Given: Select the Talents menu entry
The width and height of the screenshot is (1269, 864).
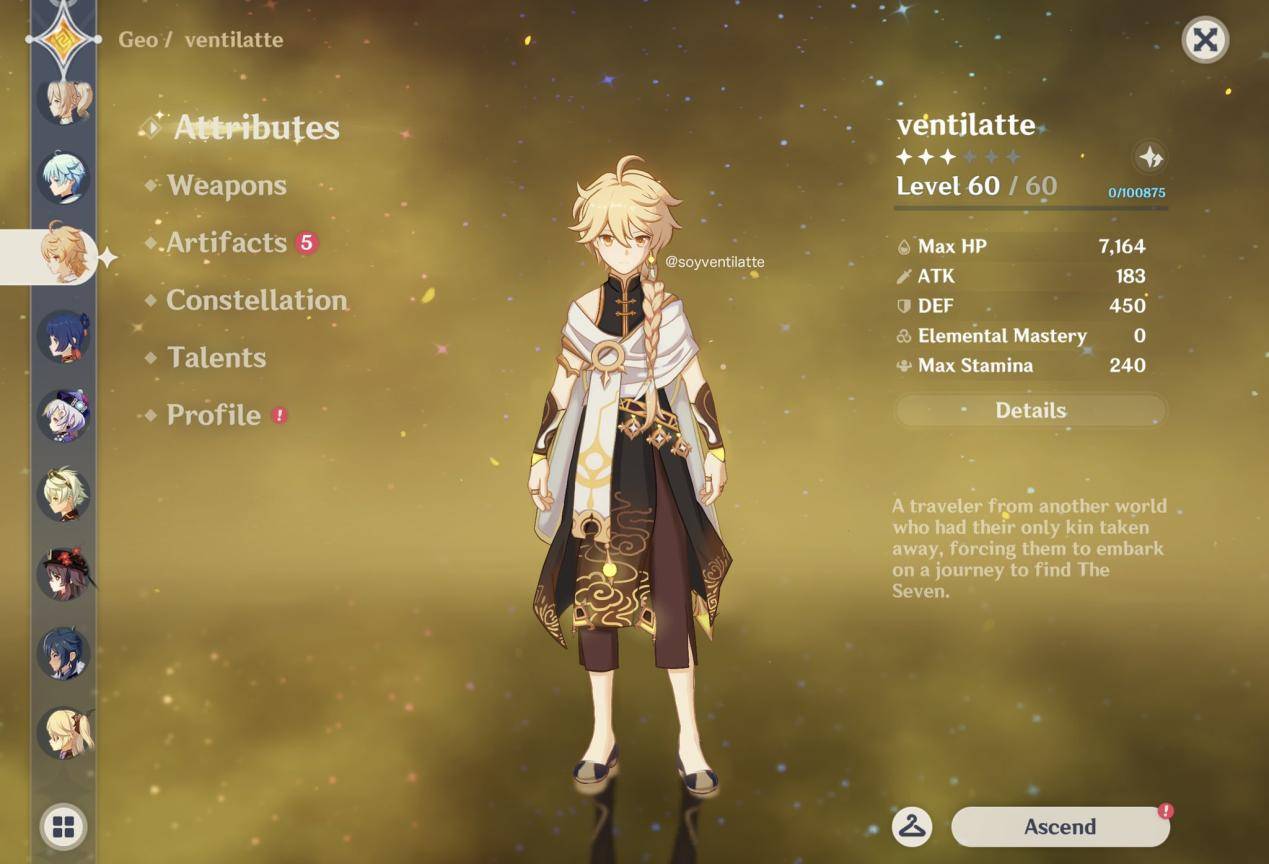Looking at the screenshot, I should click(x=216, y=358).
